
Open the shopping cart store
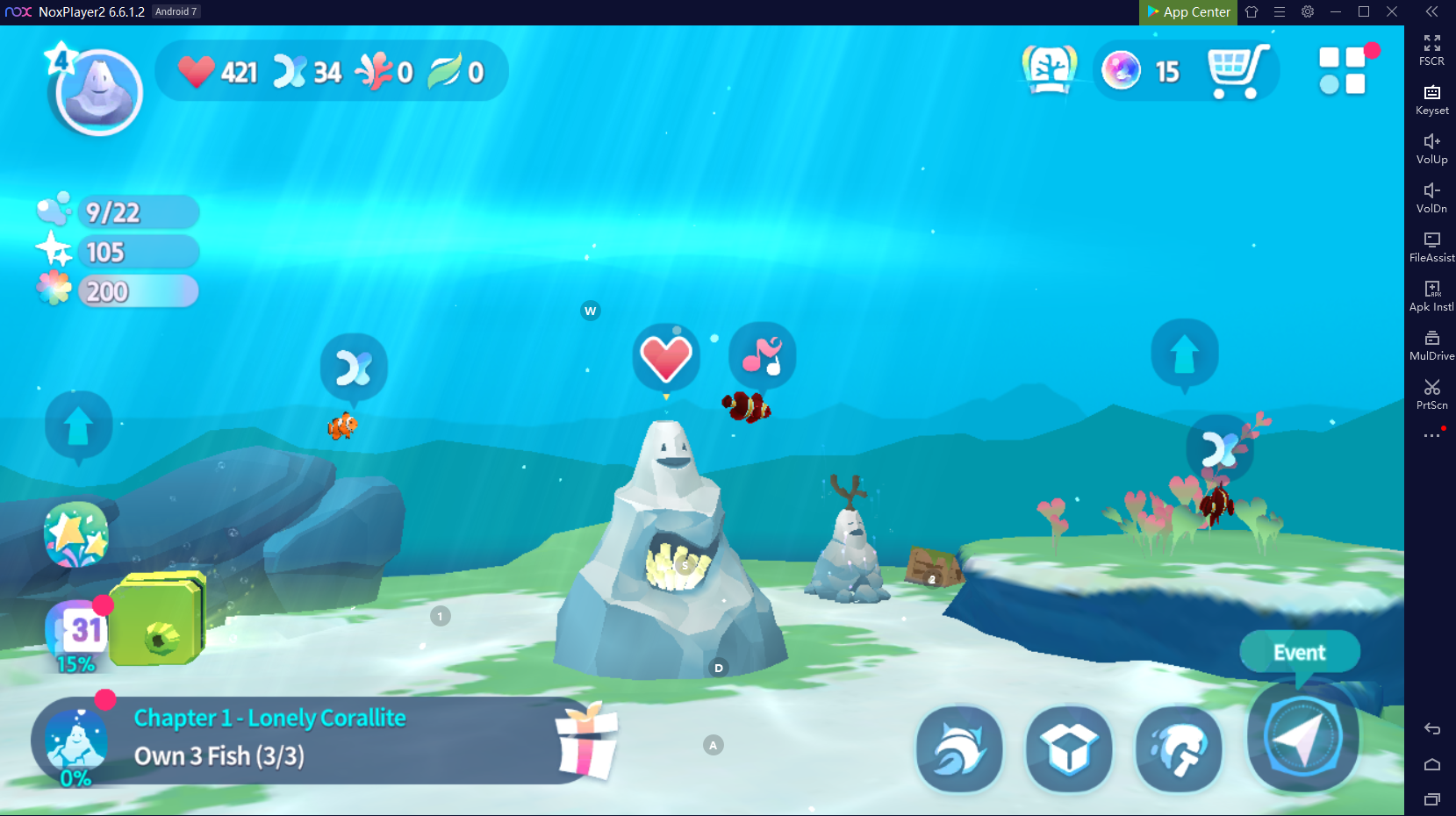tap(1237, 71)
